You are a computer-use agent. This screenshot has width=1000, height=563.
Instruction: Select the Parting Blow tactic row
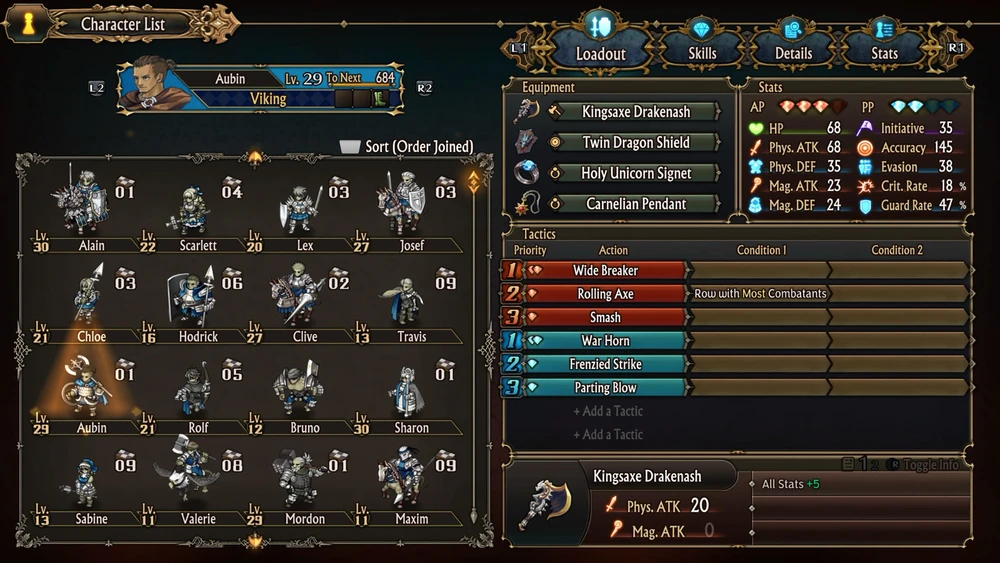605,388
